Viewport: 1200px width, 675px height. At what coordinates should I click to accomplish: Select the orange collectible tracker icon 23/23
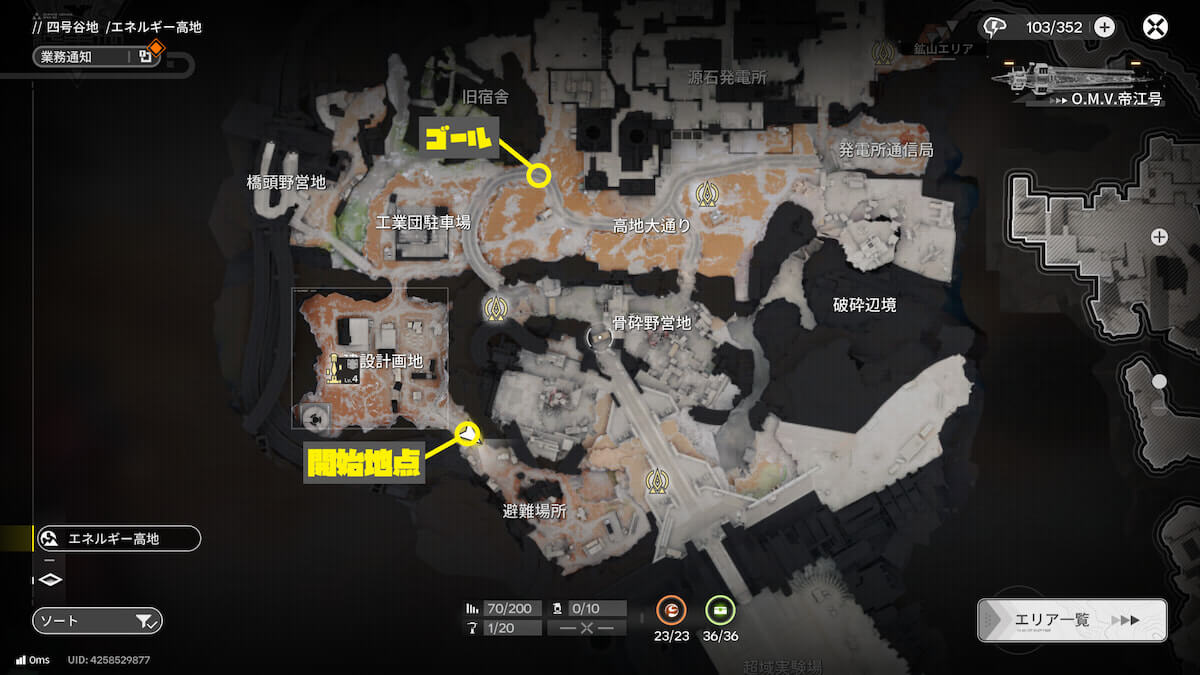point(671,609)
